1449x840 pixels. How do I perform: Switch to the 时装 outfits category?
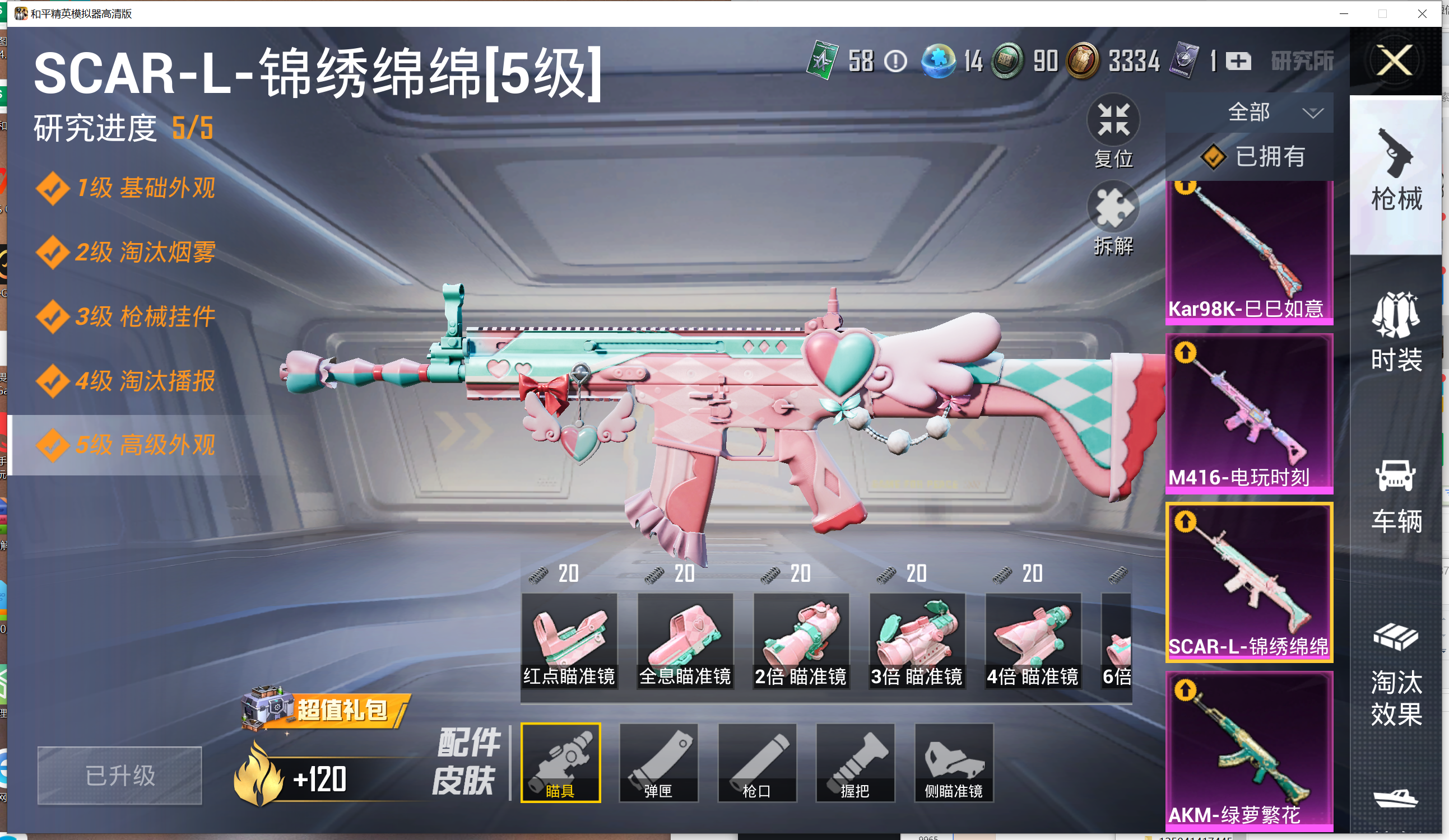point(1396,333)
